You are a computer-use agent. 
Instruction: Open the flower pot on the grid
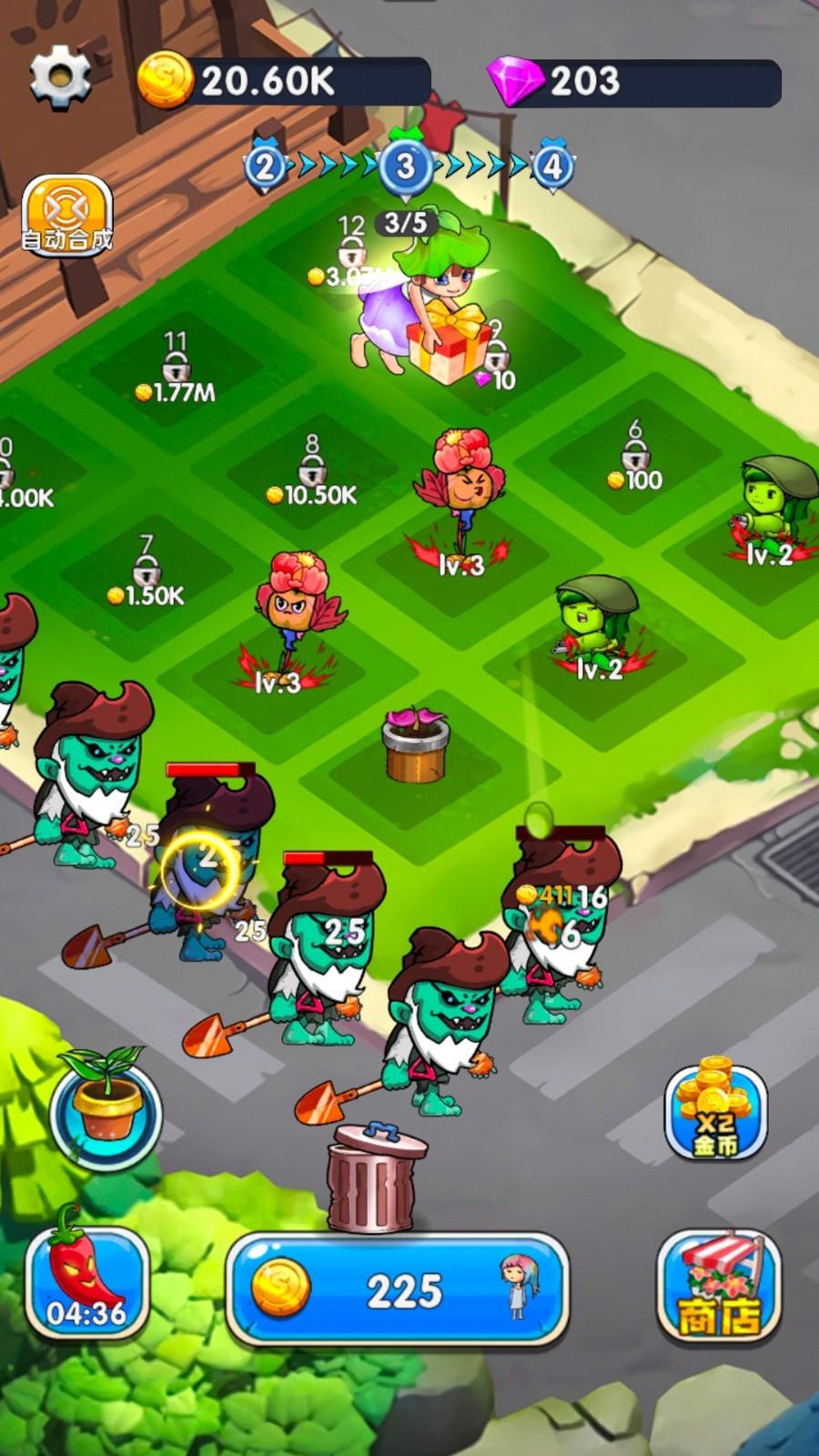click(415, 745)
